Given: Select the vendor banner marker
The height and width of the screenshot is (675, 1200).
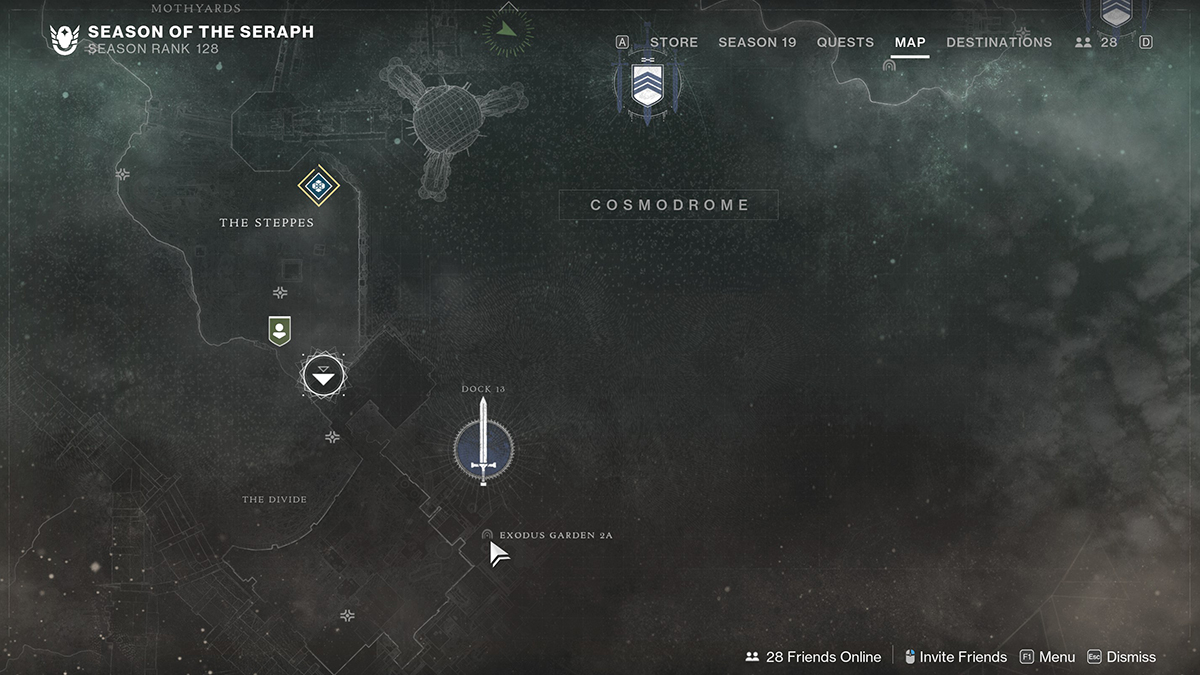Looking at the screenshot, I should point(280,330).
